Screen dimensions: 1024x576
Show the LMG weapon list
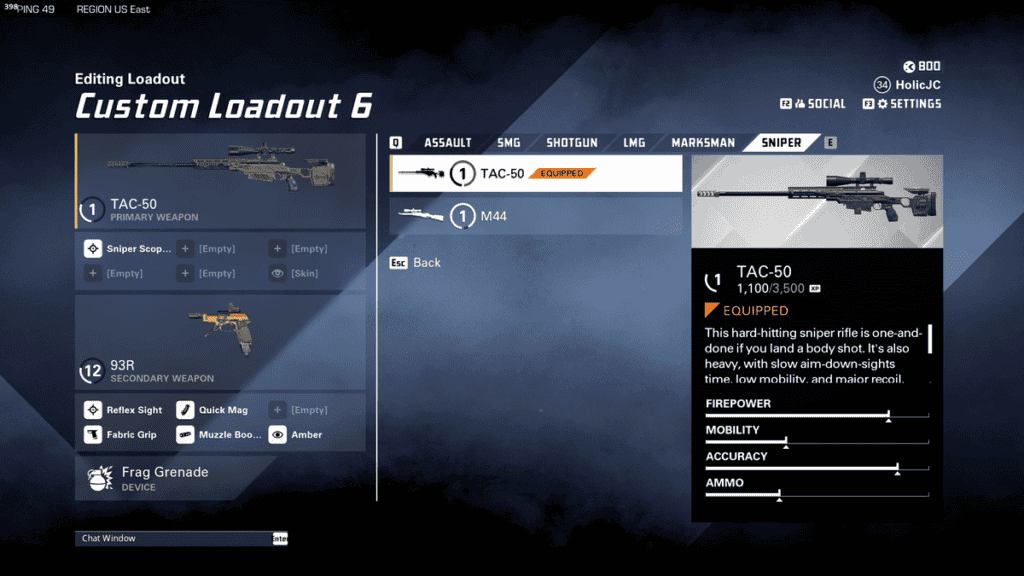pos(634,143)
